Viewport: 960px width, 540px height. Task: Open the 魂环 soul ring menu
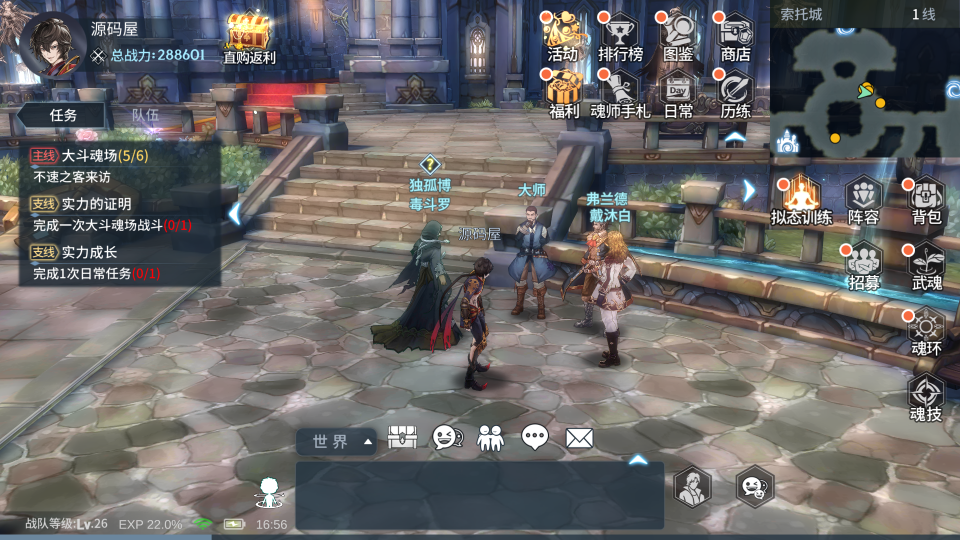pos(926,331)
